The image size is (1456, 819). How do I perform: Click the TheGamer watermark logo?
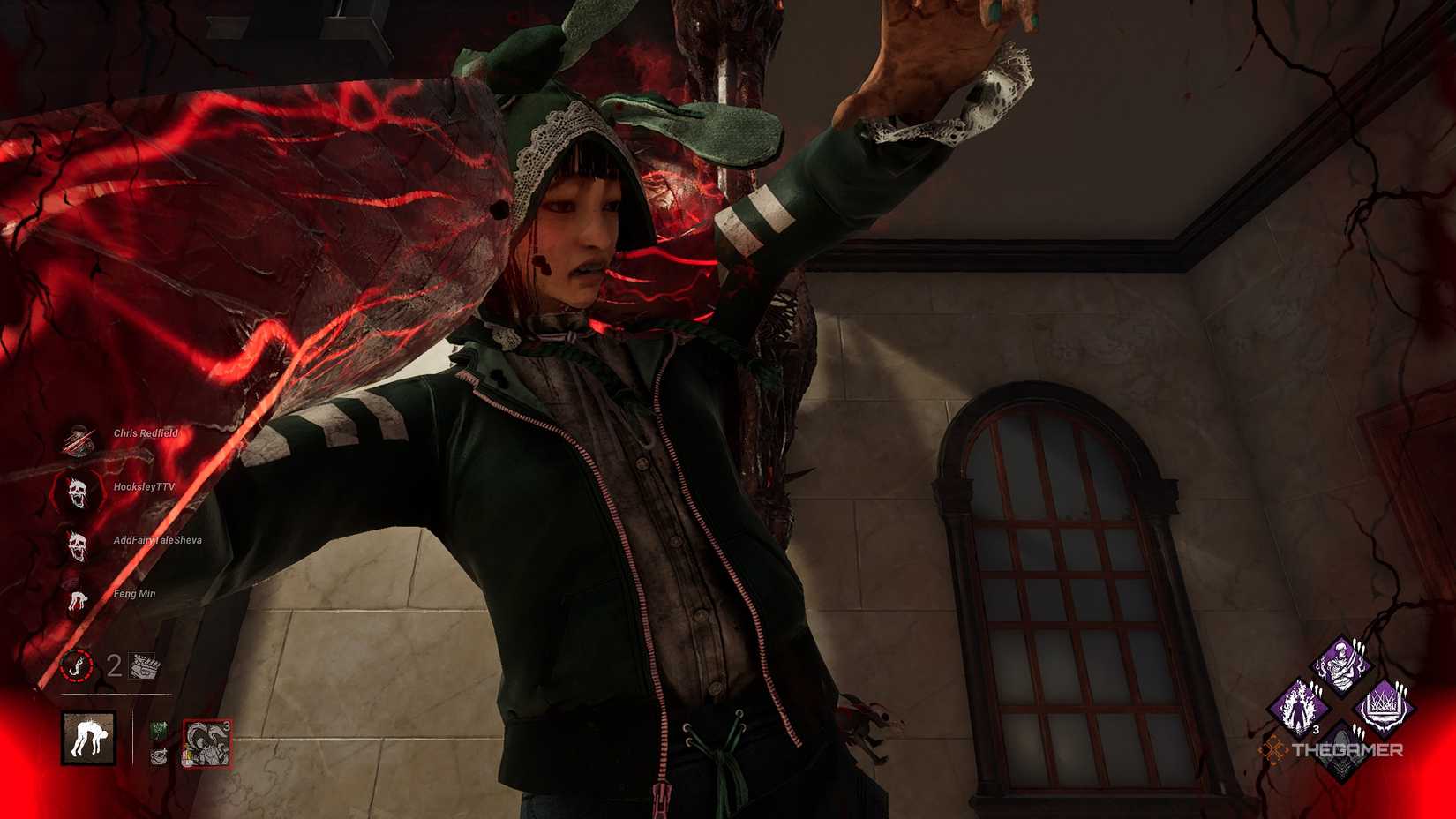click(x=1349, y=749)
